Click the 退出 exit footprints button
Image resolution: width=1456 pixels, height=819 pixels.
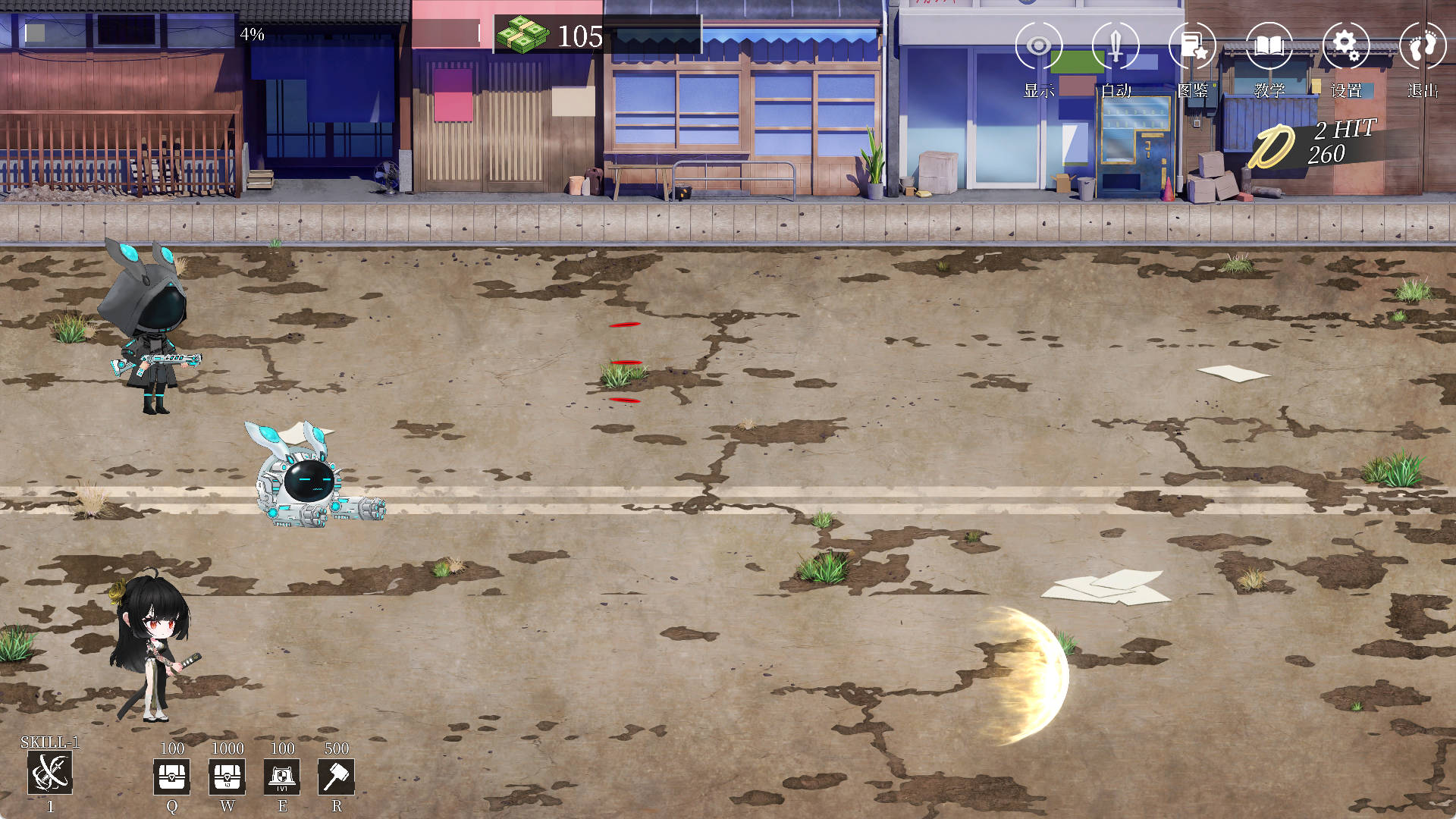click(1422, 47)
